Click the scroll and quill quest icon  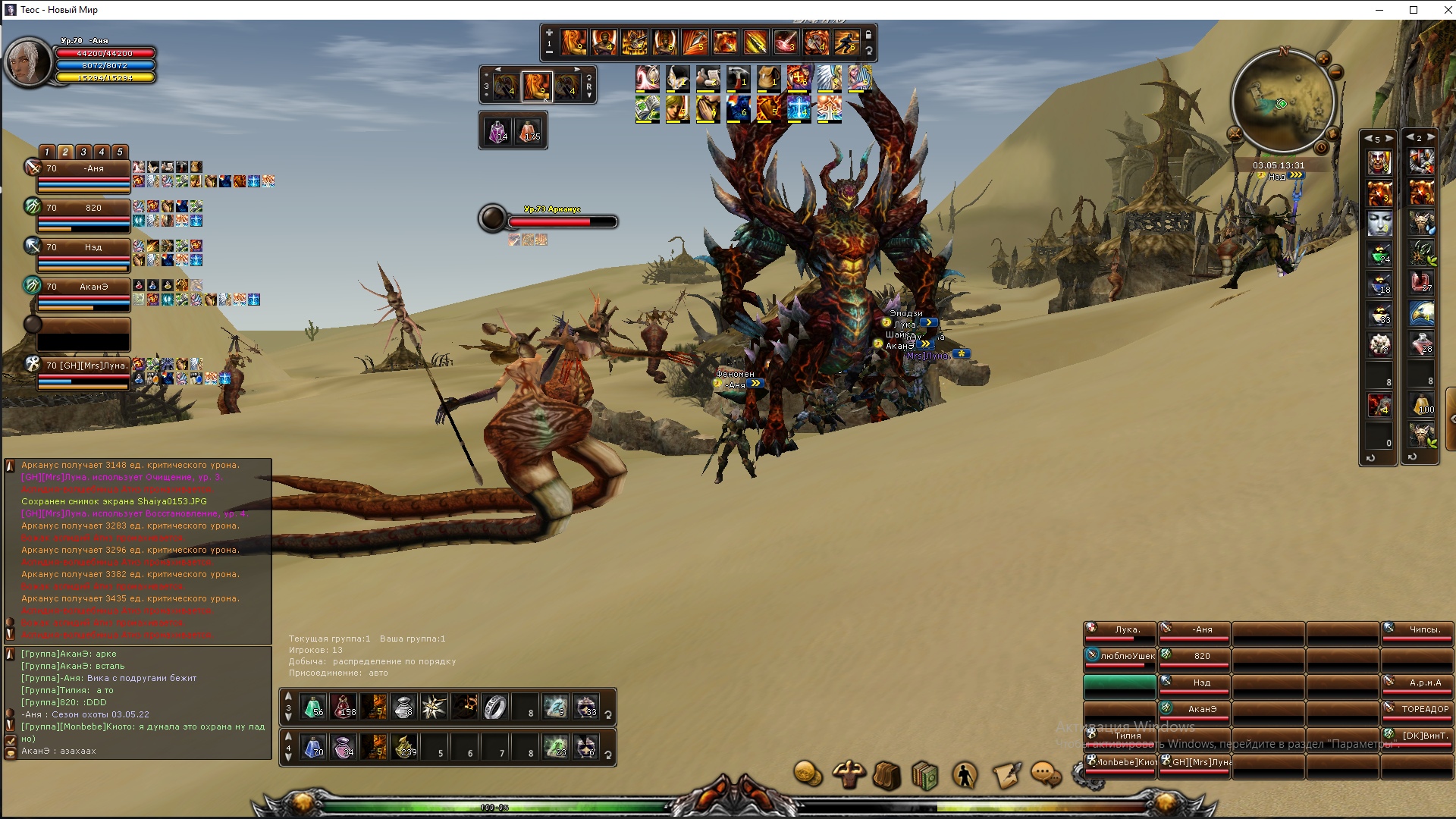coord(1006,775)
